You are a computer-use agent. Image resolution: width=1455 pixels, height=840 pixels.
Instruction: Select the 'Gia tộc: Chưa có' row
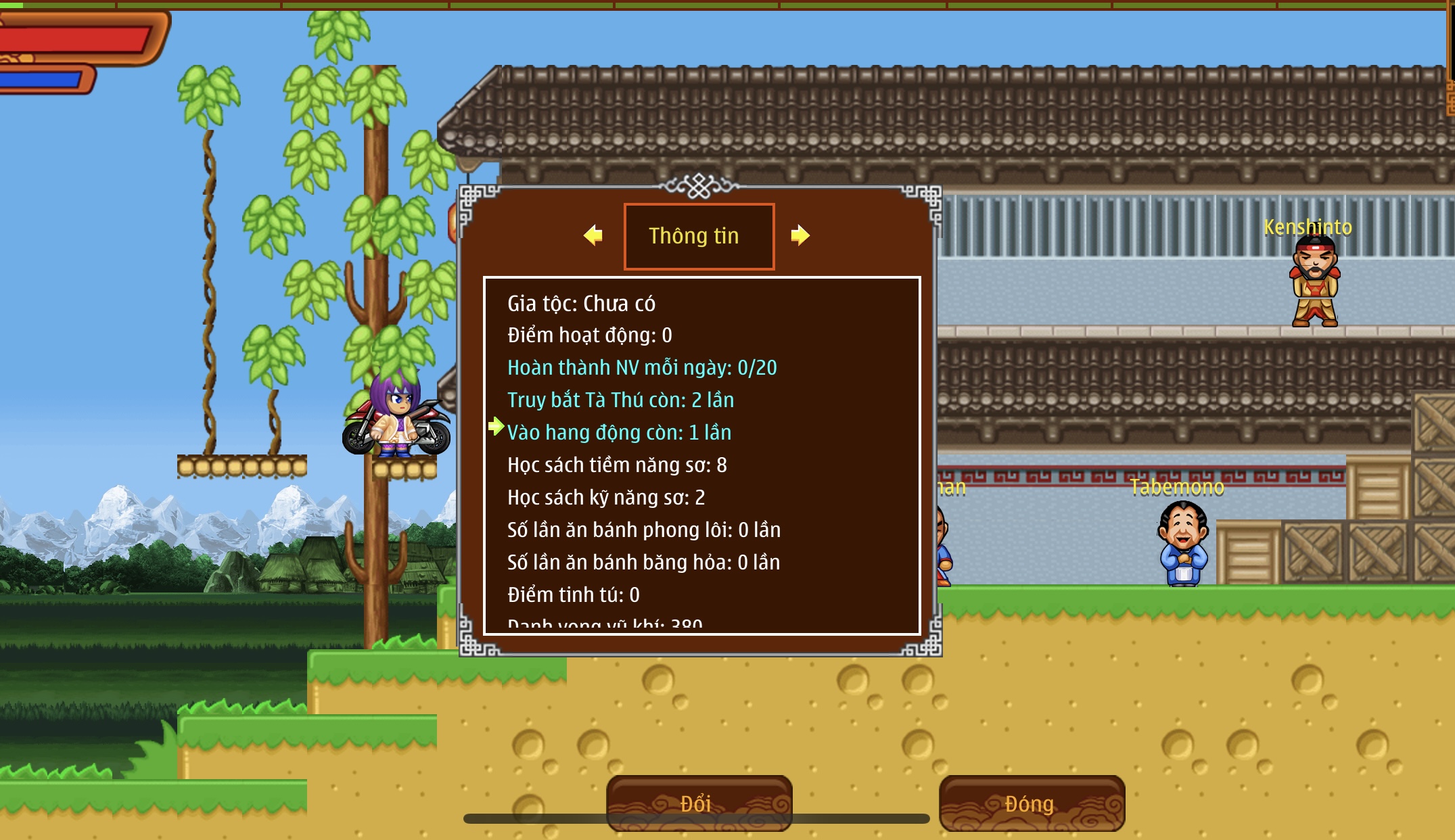[x=581, y=304]
